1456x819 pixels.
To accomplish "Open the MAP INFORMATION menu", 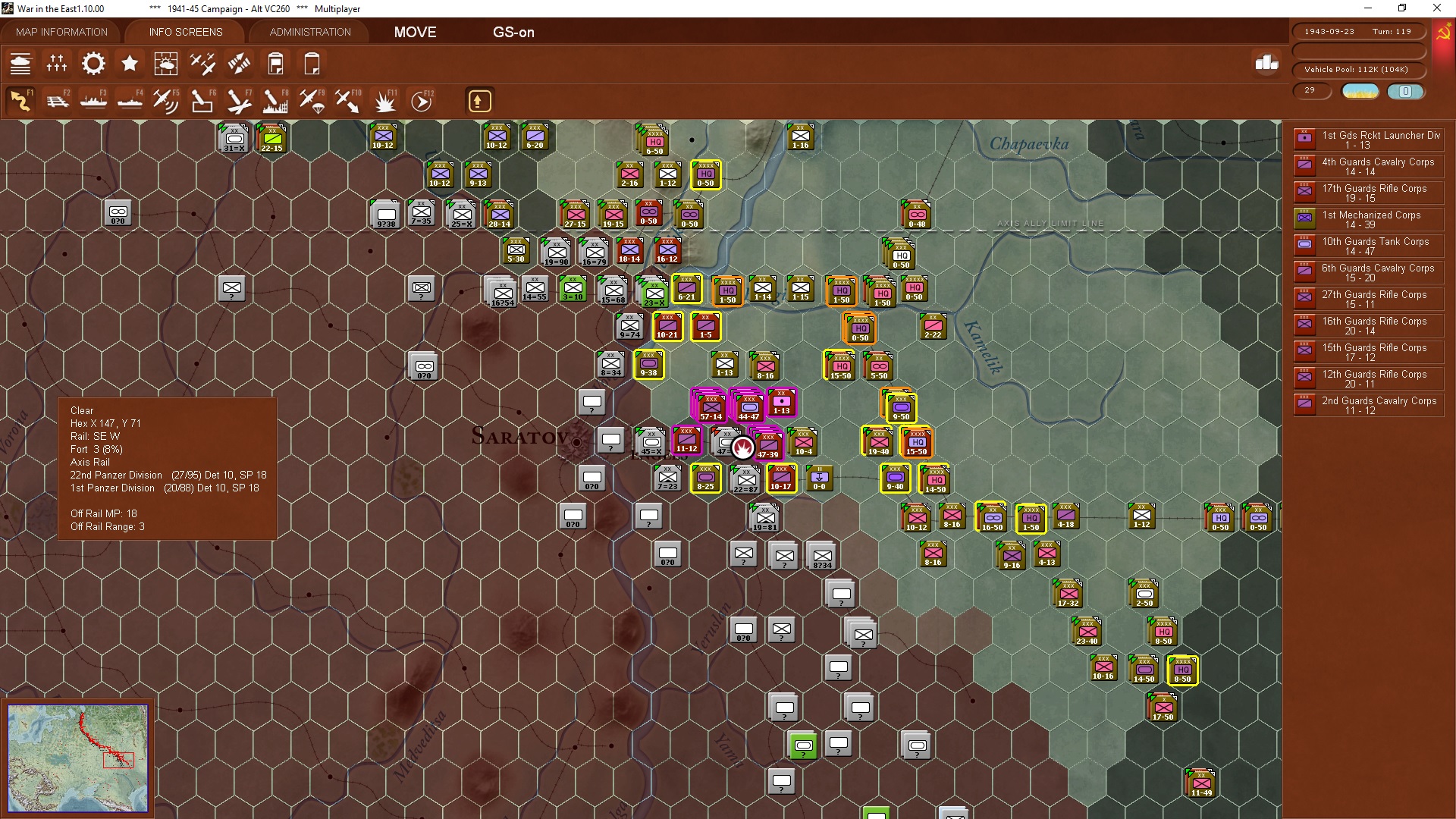I will [x=61, y=32].
